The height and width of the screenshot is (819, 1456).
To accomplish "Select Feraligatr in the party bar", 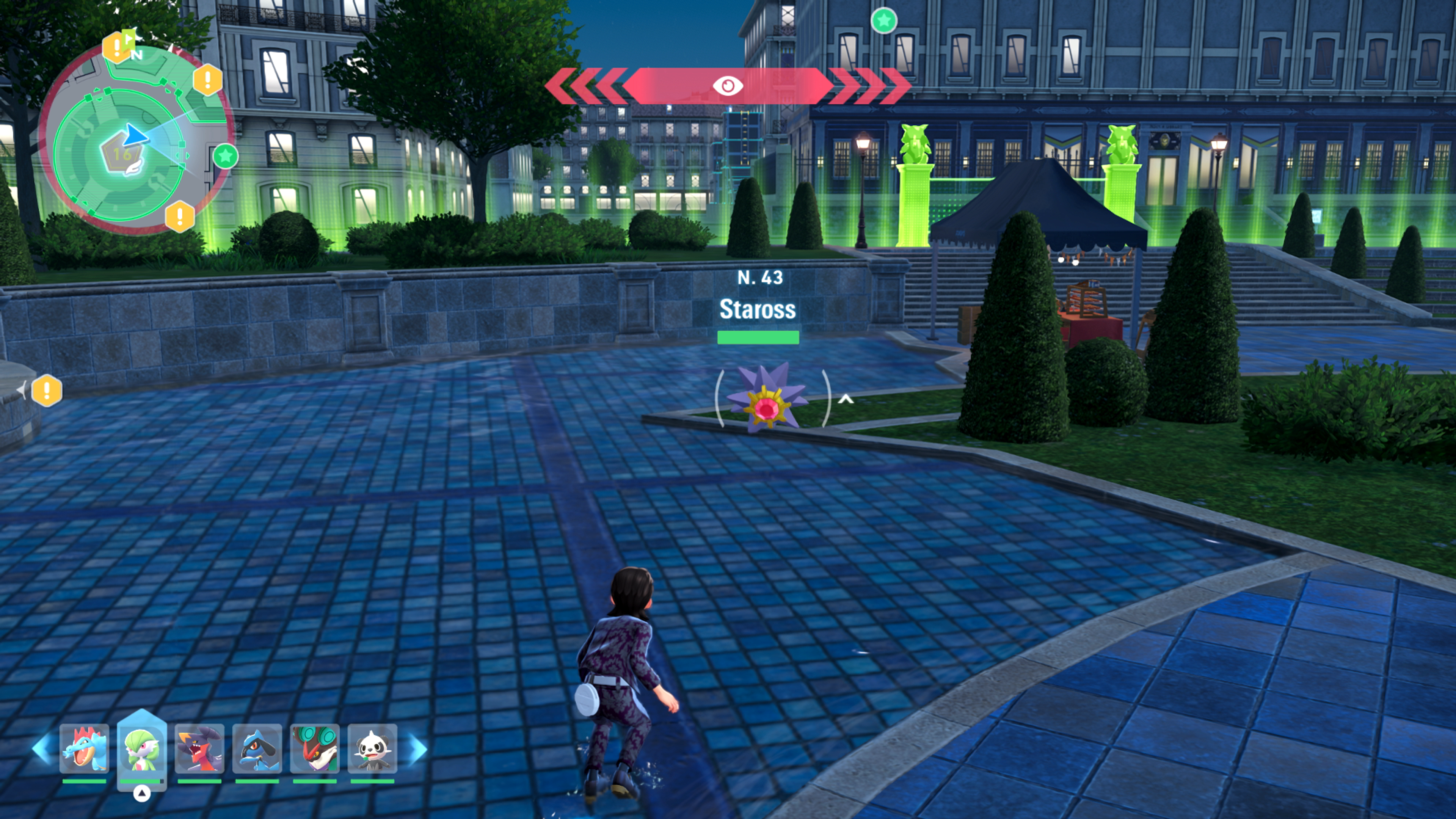I will pyautogui.click(x=84, y=748).
